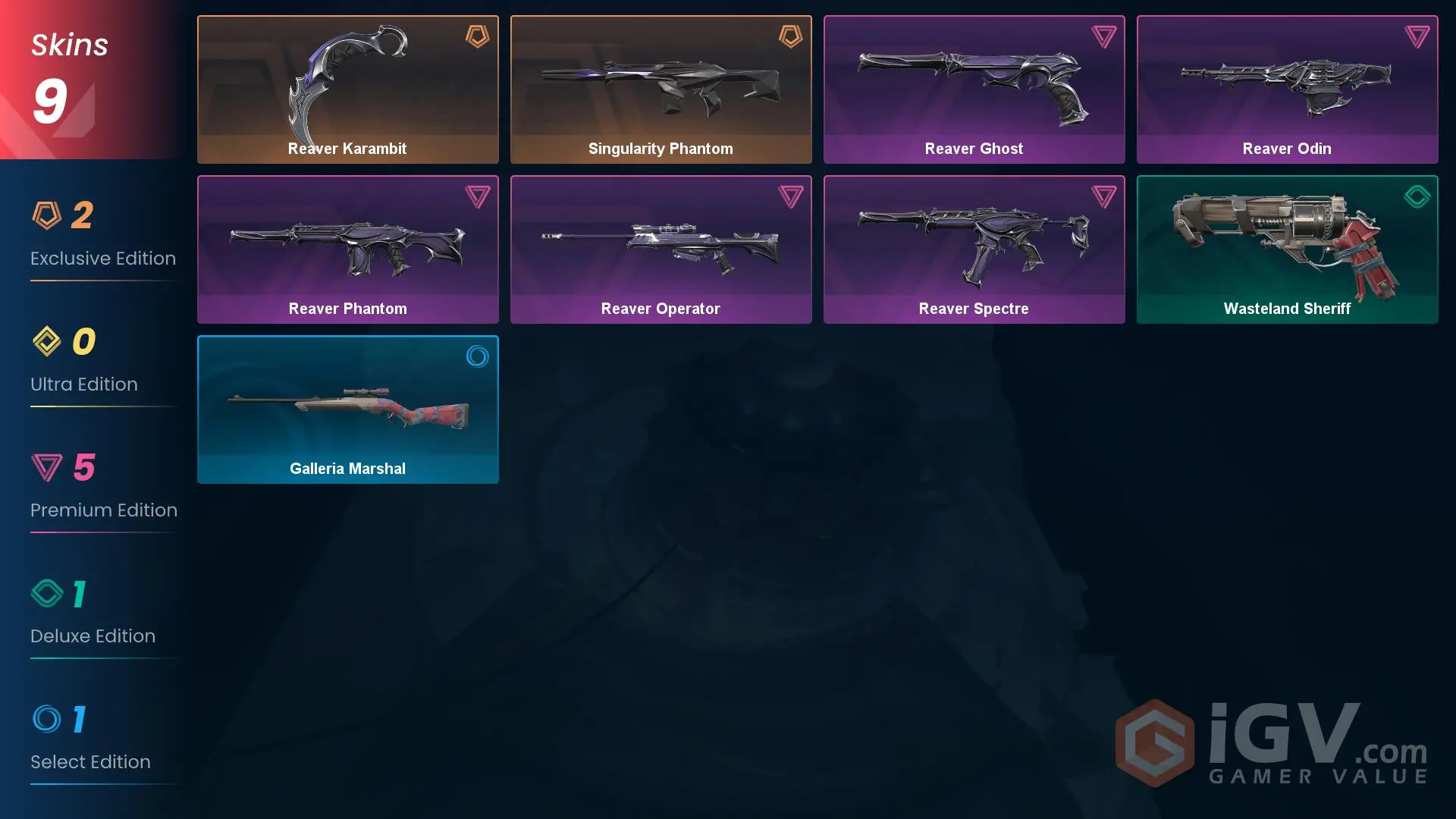Select the Ultra Edition icon filter
Screen dimensions: 1456x819
47,341
